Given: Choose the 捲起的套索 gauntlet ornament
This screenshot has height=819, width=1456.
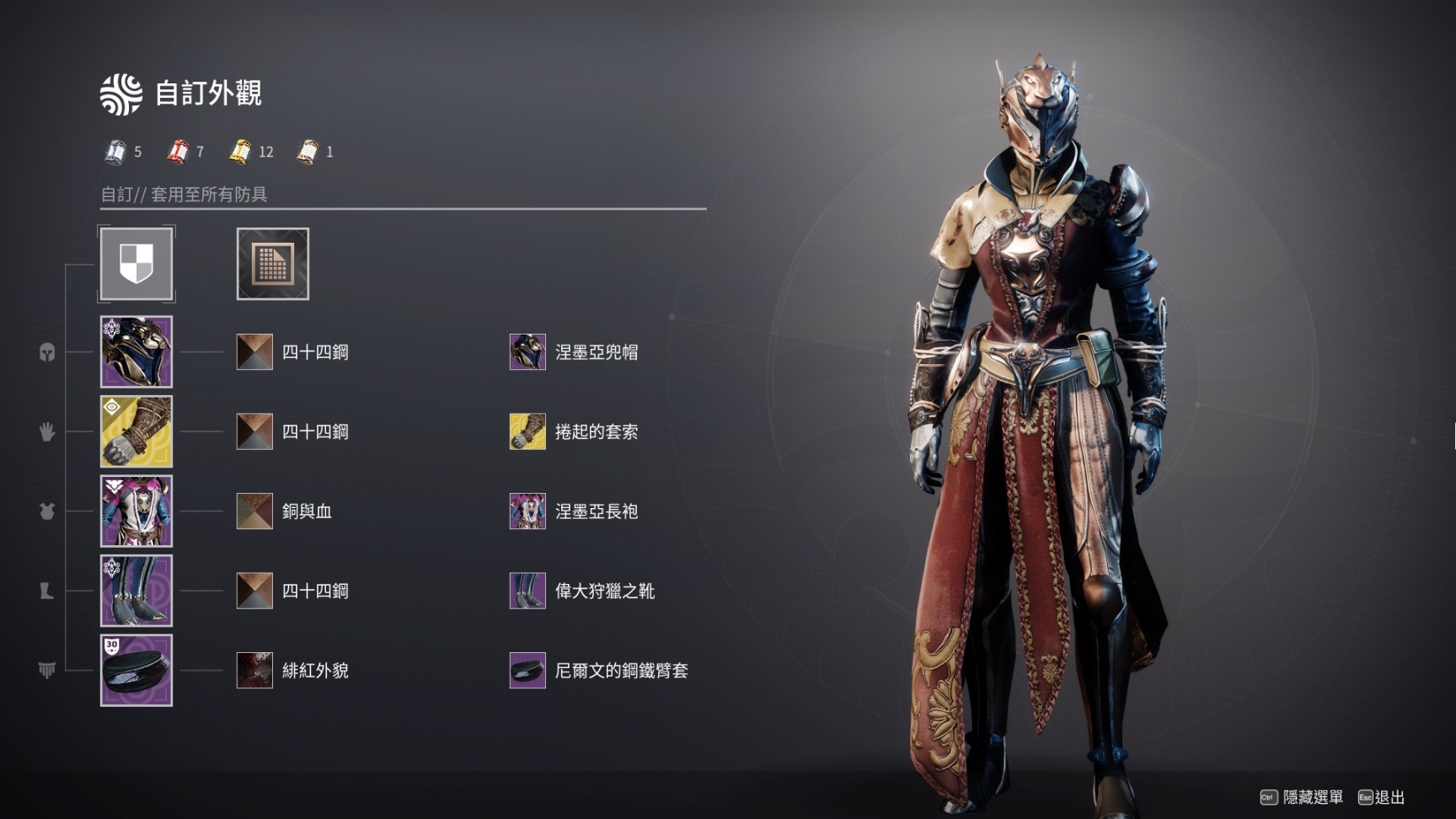Looking at the screenshot, I should pos(527,431).
